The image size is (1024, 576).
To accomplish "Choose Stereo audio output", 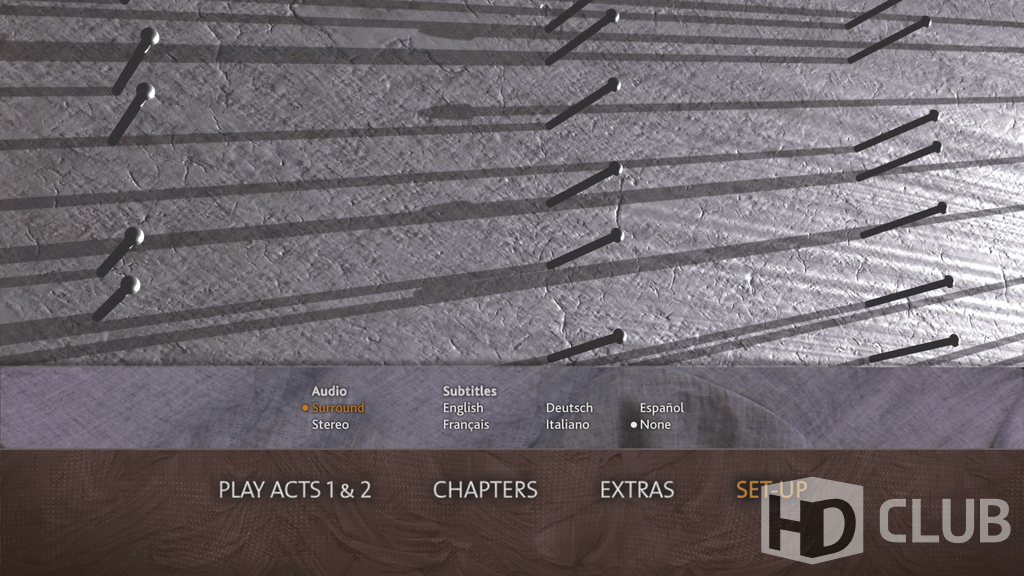I will [330, 425].
